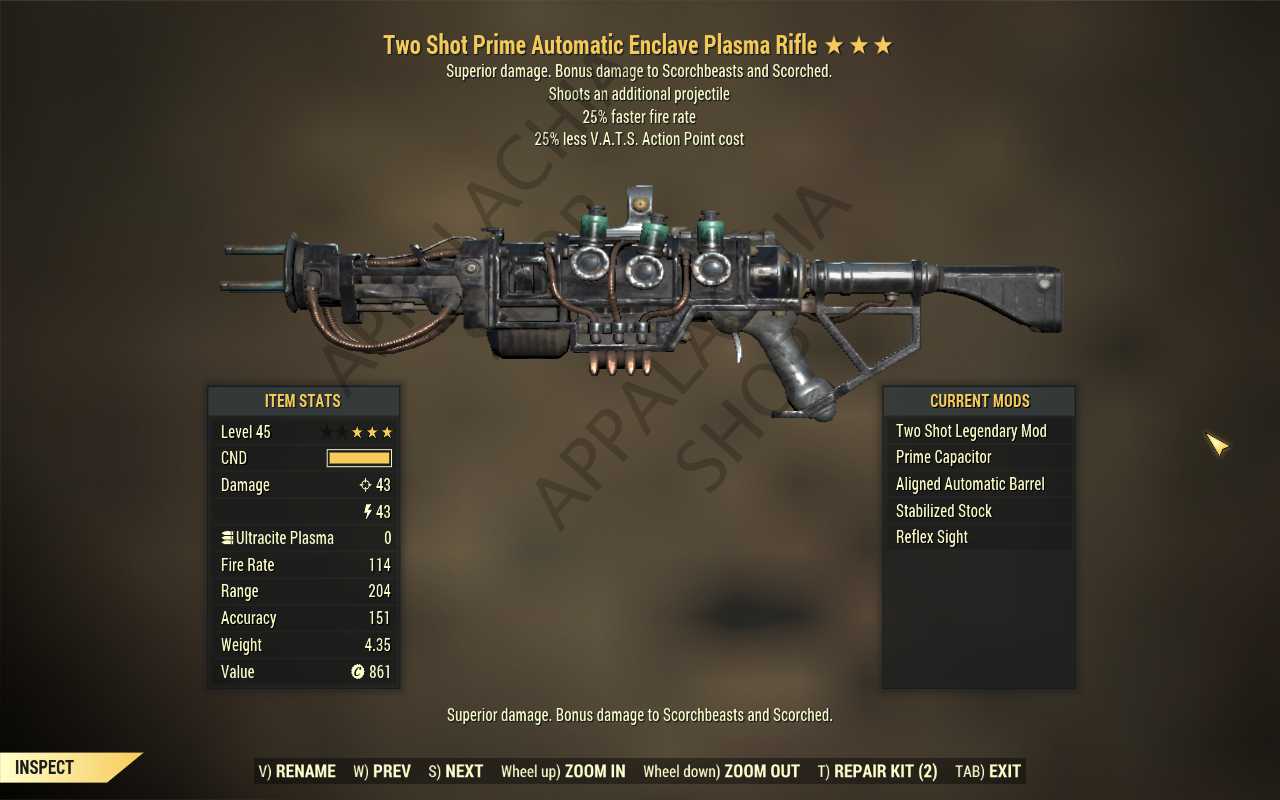Choose the RENAME option in the bottom bar

coord(297,771)
